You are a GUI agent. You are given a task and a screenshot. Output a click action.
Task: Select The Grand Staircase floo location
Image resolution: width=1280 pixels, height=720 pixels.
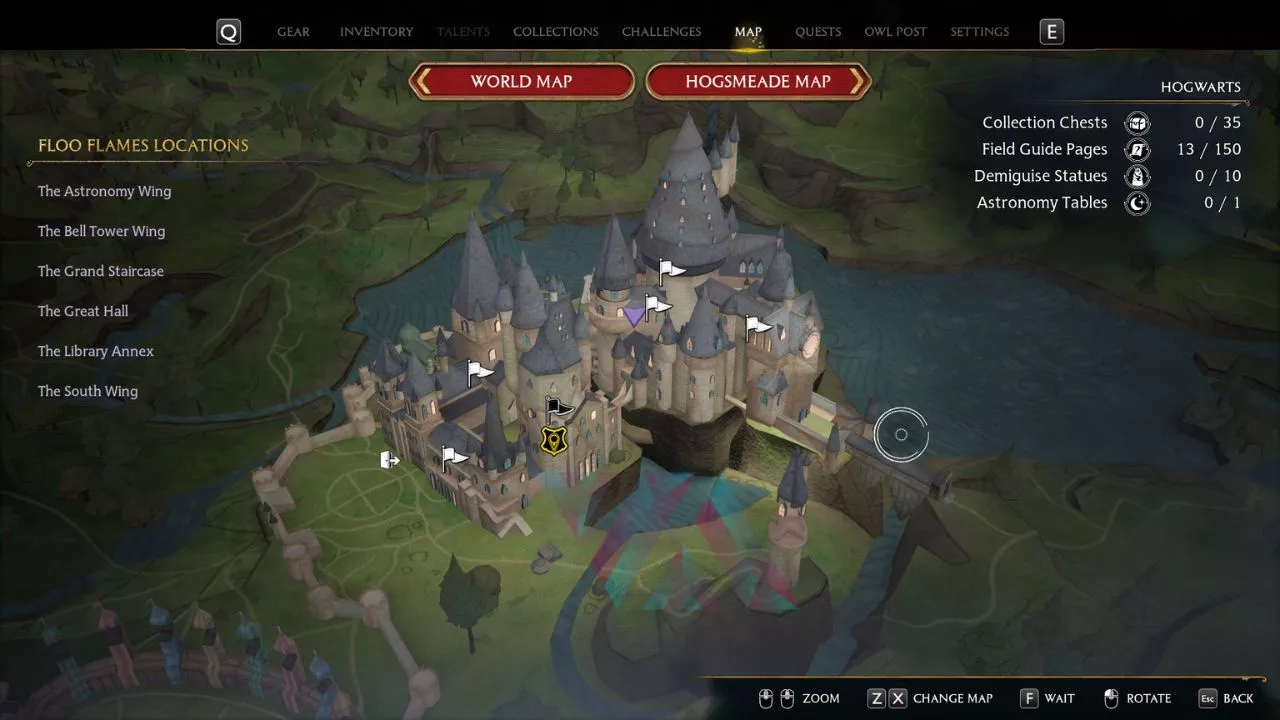(x=100, y=271)
